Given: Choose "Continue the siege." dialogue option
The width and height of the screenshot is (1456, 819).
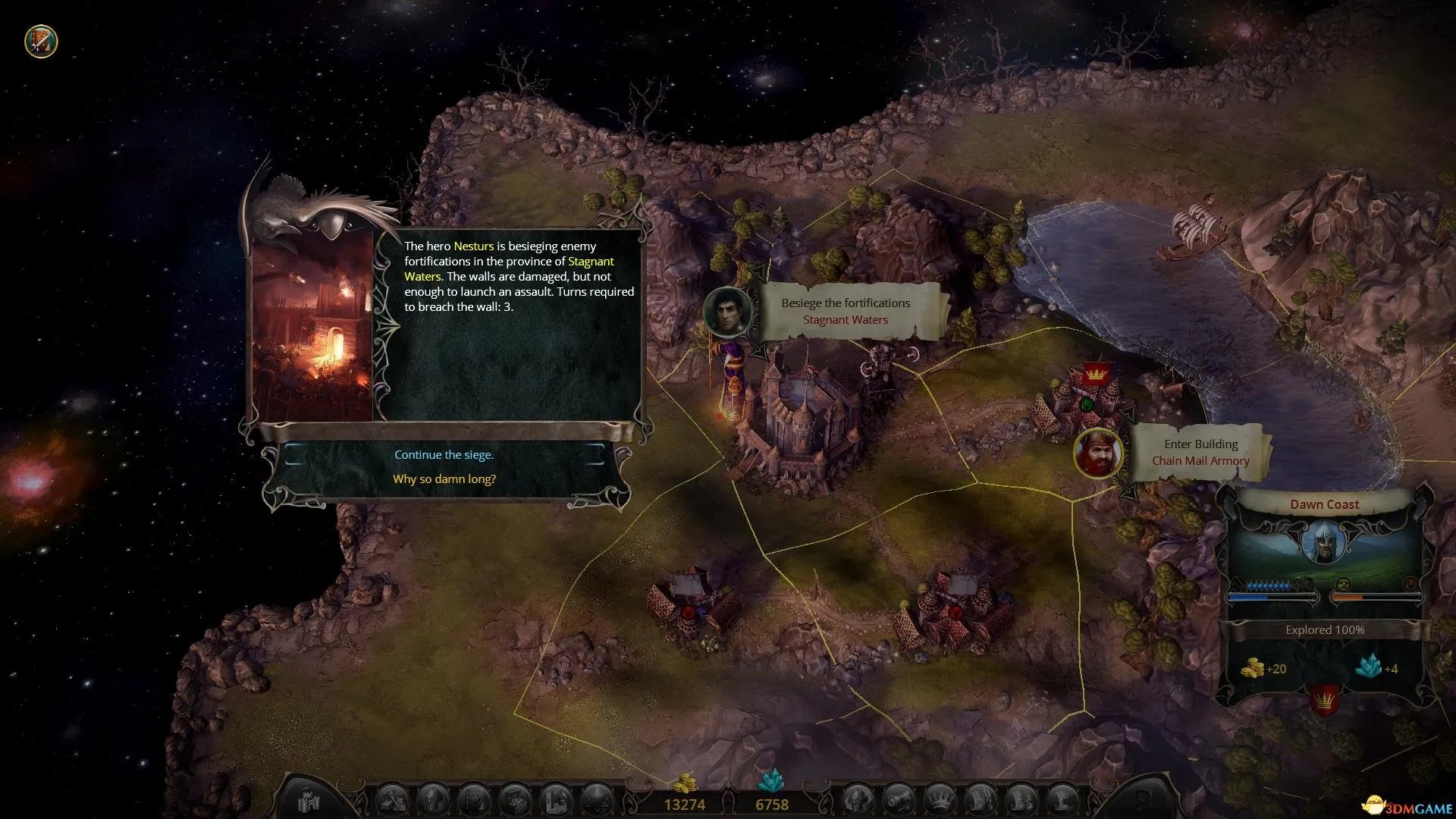Looking at the screenshot, I should (444, 455).
